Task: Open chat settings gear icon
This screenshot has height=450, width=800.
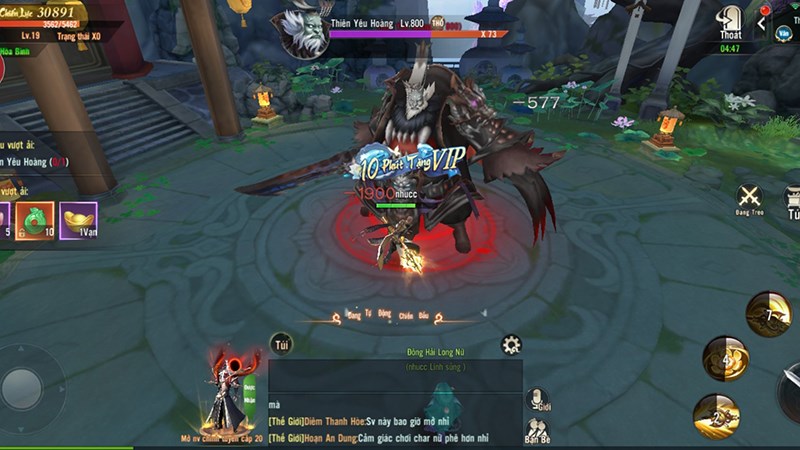Action: (511, 345)
